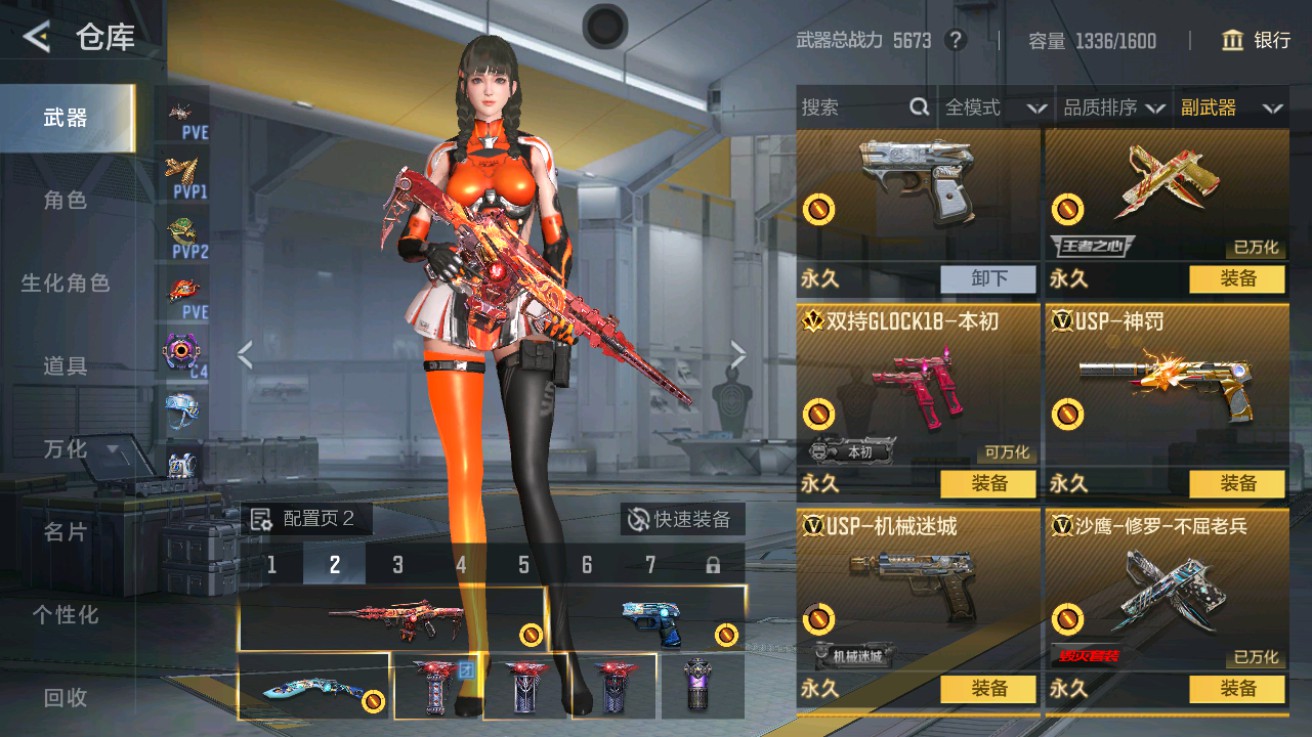Screen dimensions: 1312x737
Task: Select the 道具 tab
Action: (x=66, y=366)
